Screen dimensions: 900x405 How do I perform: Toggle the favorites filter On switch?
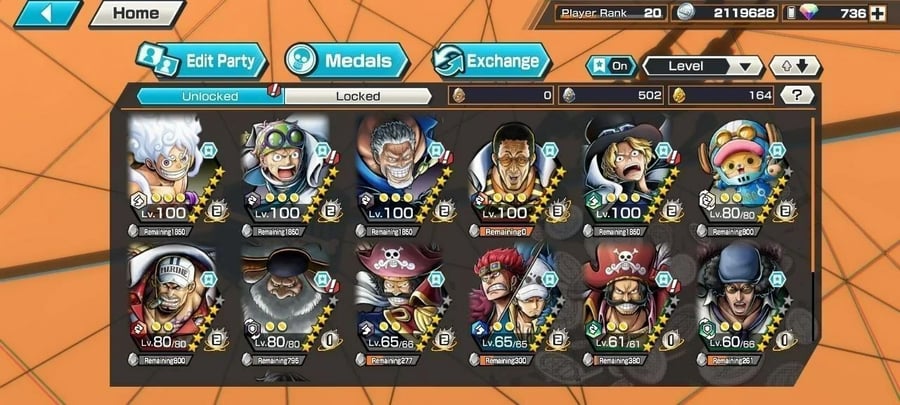[612, 66]
